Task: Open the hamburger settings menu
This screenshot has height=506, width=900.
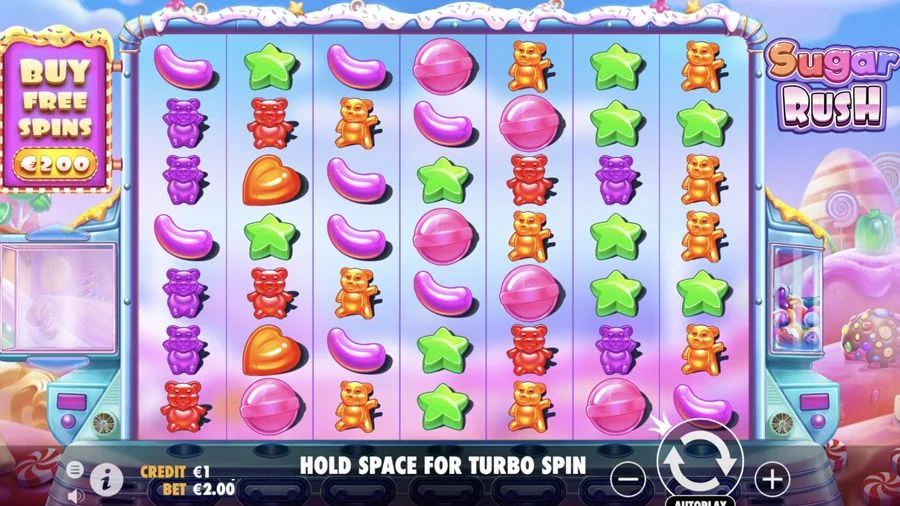Action: click(75, 468)
